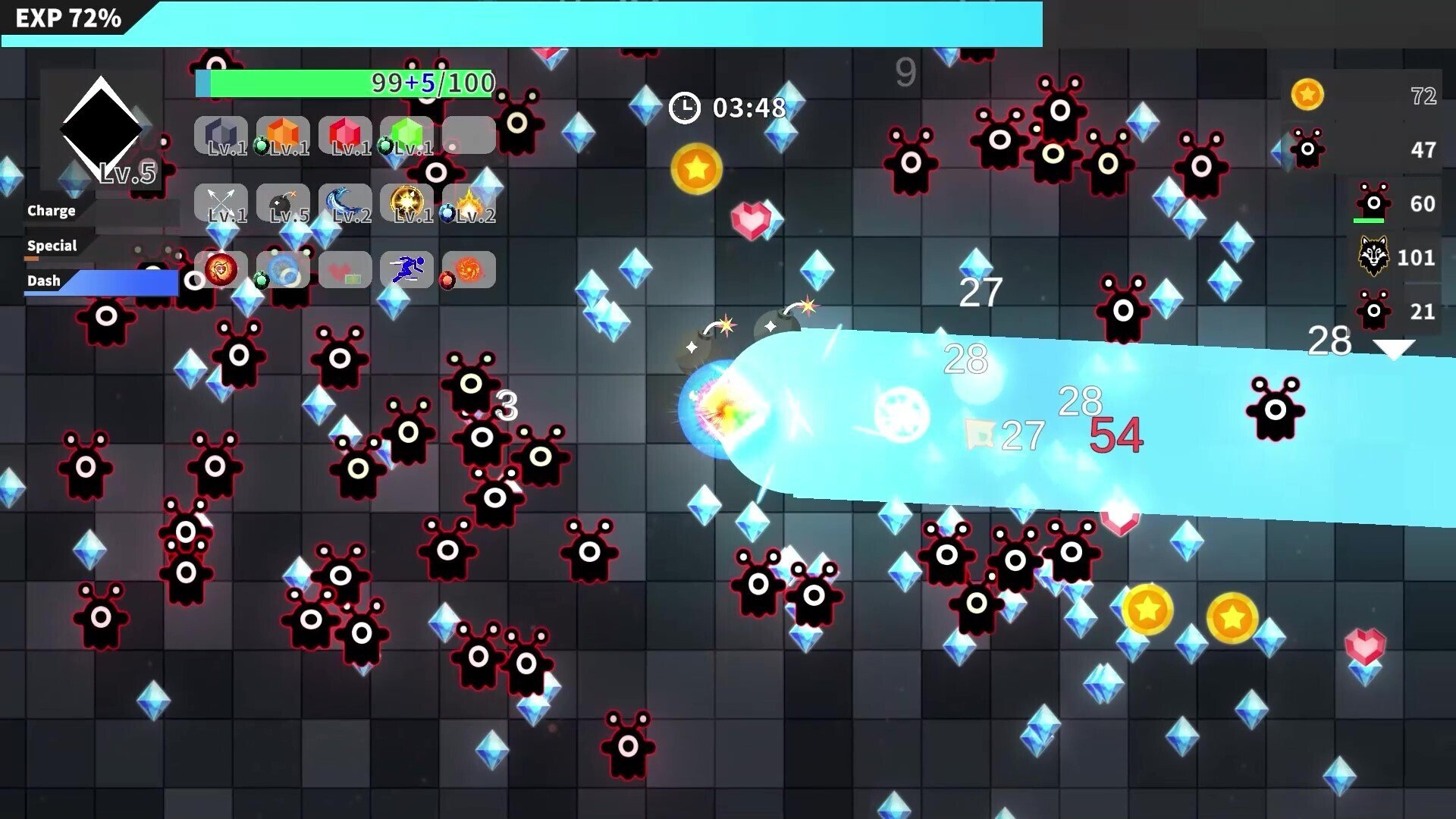1456x819 pixels.
Task: Select the red gem Lv.1 weapon
Action: (344, 135)
